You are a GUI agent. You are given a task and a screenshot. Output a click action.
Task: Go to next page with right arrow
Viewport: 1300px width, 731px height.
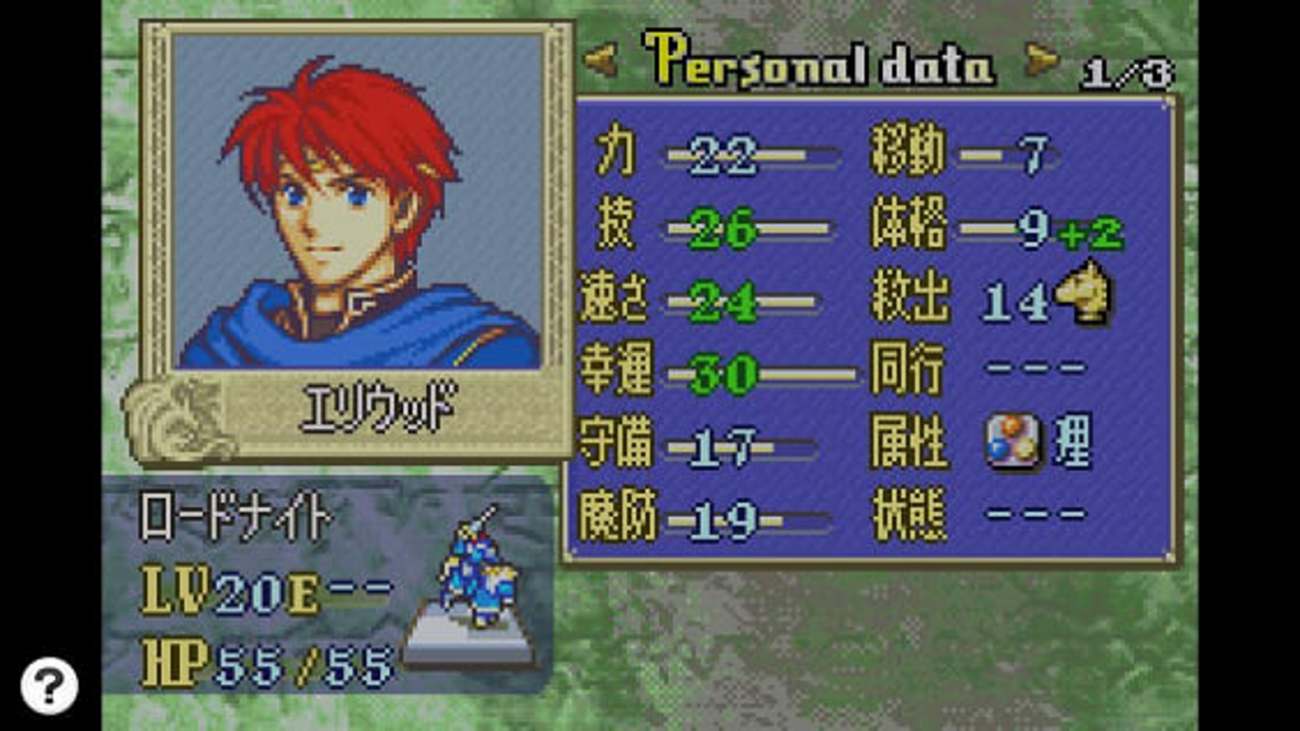pos(1041,63)
